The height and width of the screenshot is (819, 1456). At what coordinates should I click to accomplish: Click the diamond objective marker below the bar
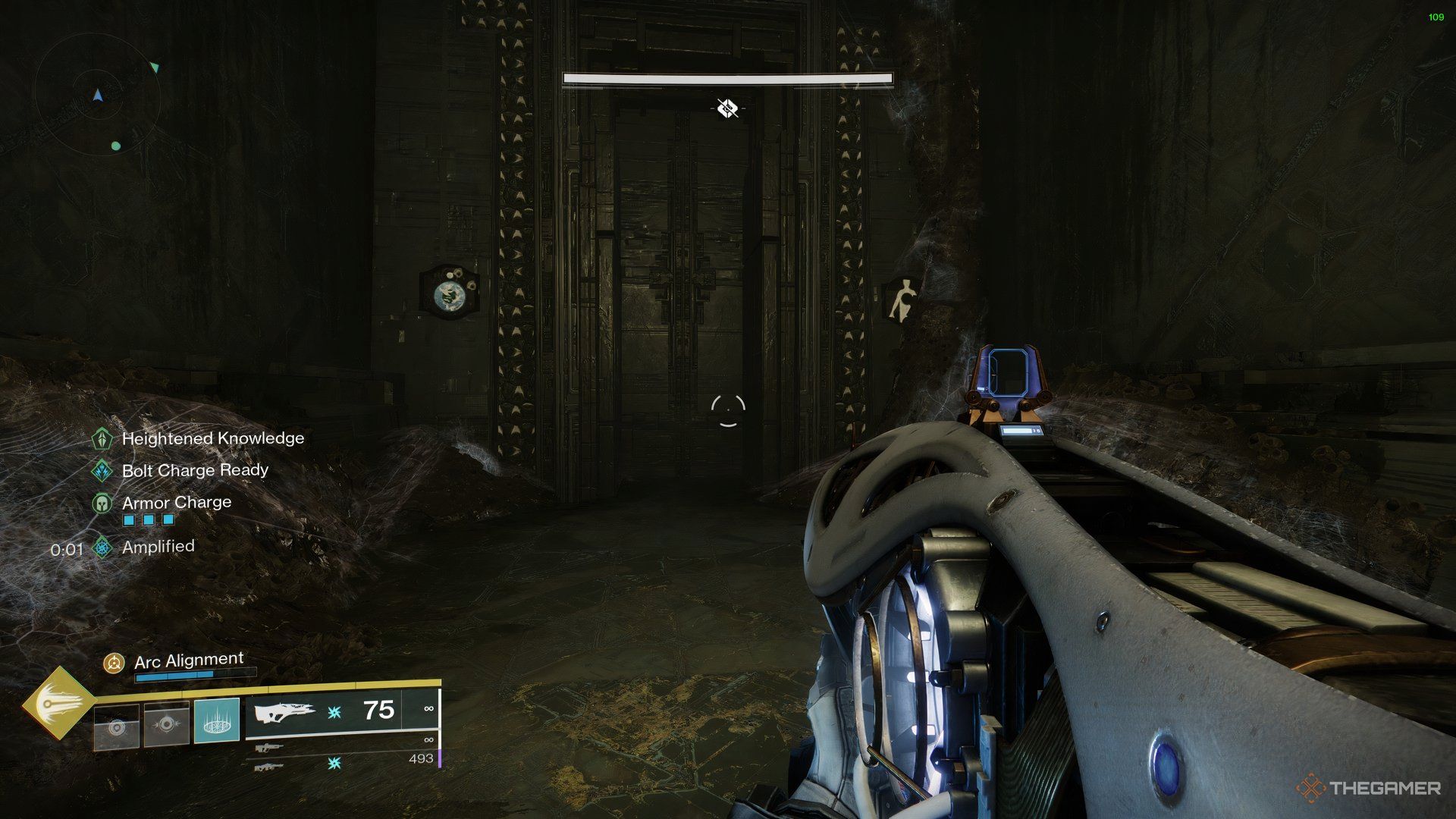[727, 108]
